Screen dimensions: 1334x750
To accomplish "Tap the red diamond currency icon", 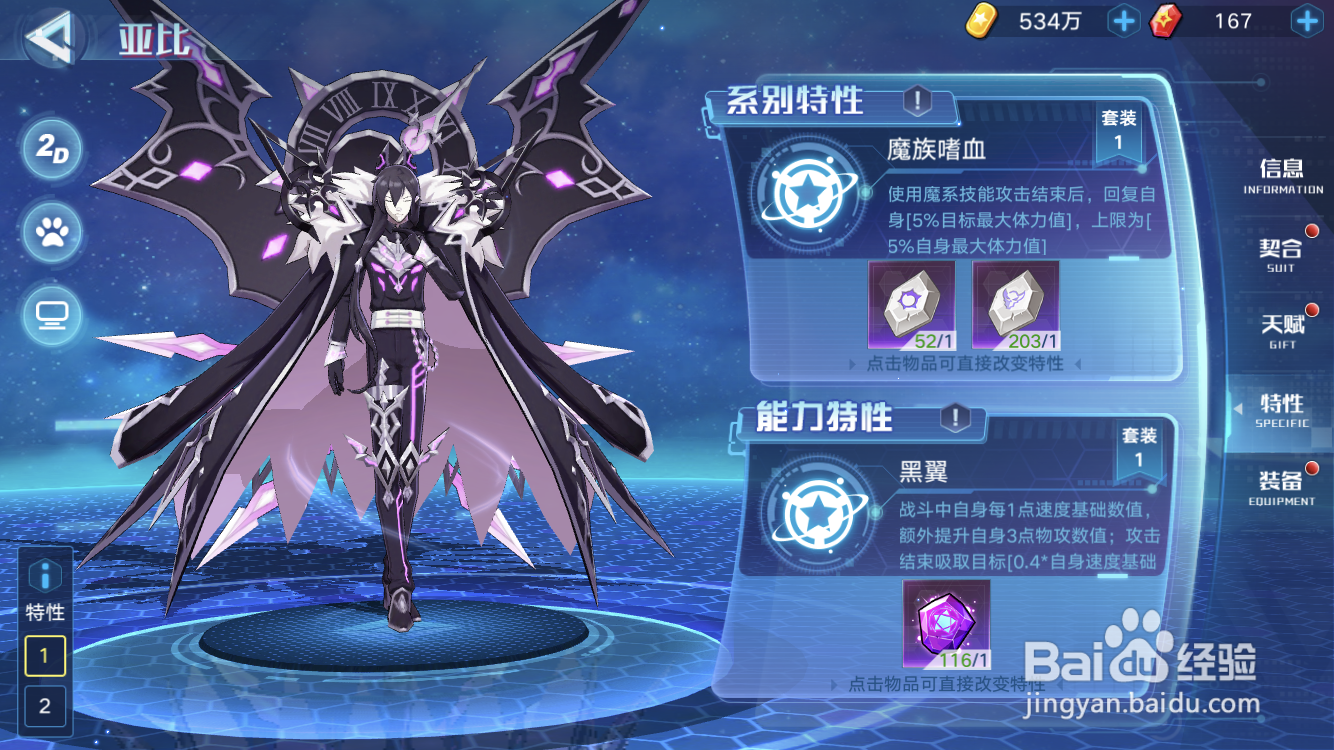I will pos(1167,20).
